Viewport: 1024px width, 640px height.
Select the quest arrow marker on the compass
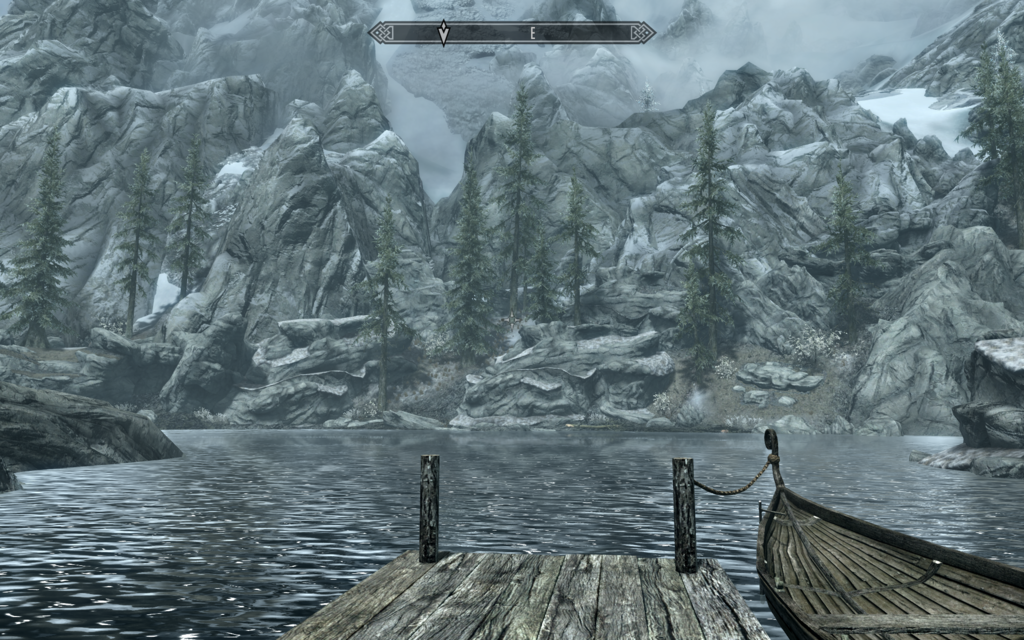pos(443,34)
